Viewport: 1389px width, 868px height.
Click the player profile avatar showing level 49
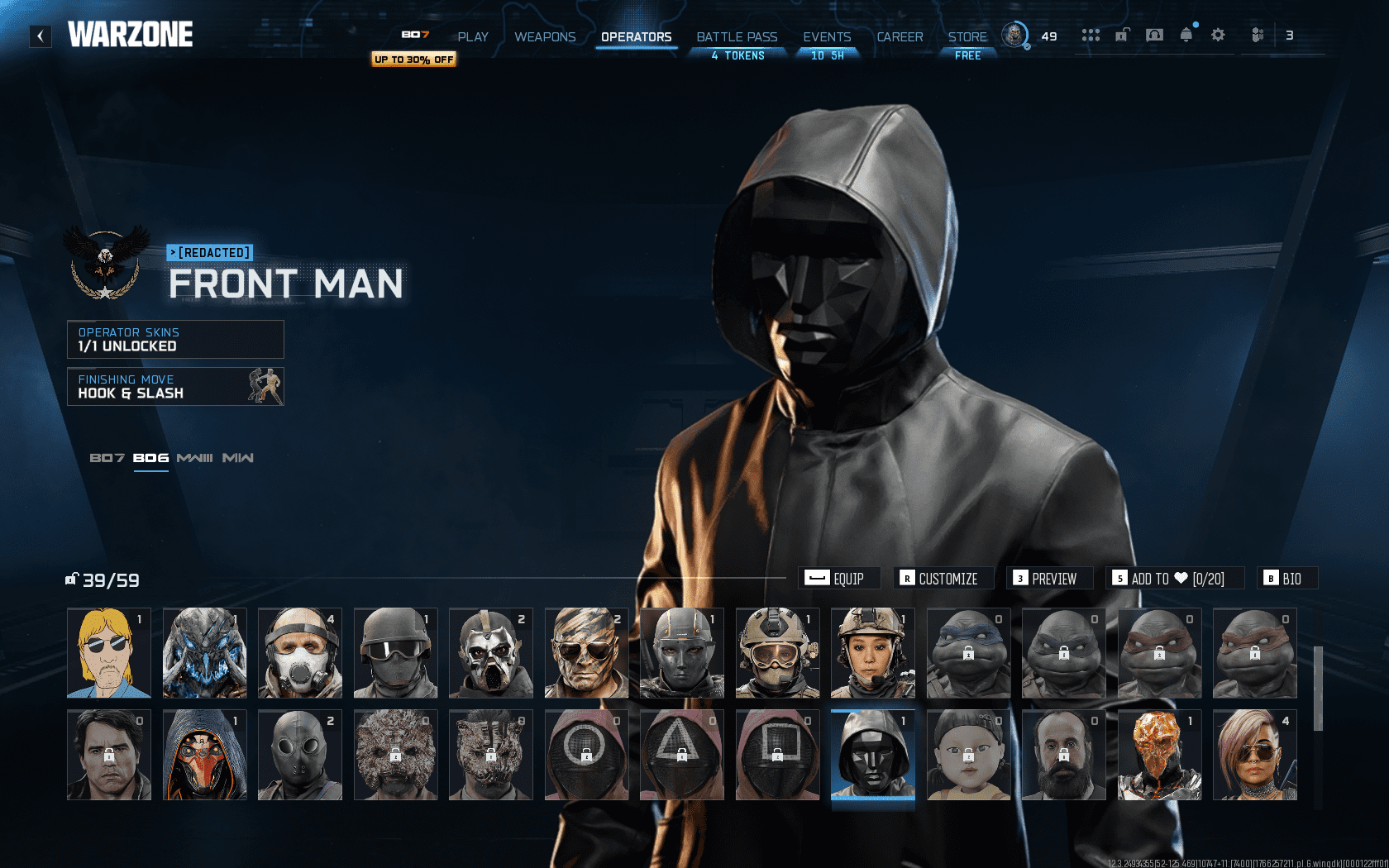coord(1014,36)
